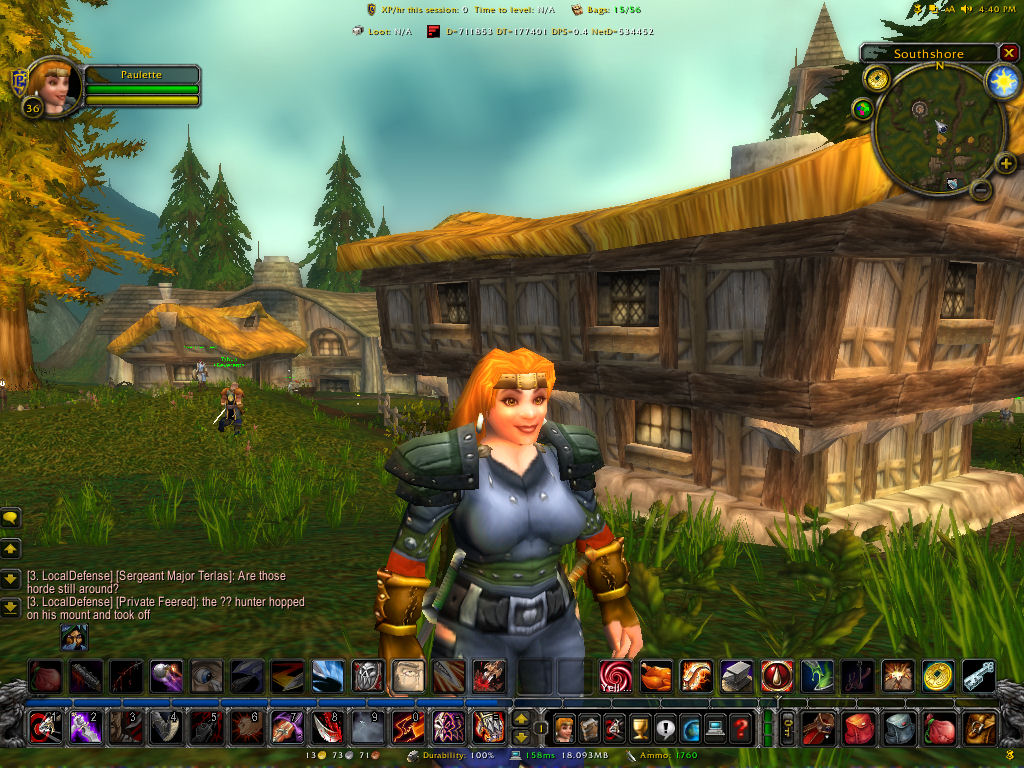Screen dimensions: 1024x768
Task: Use the roast chicken food item
Action: coord(656,677)
